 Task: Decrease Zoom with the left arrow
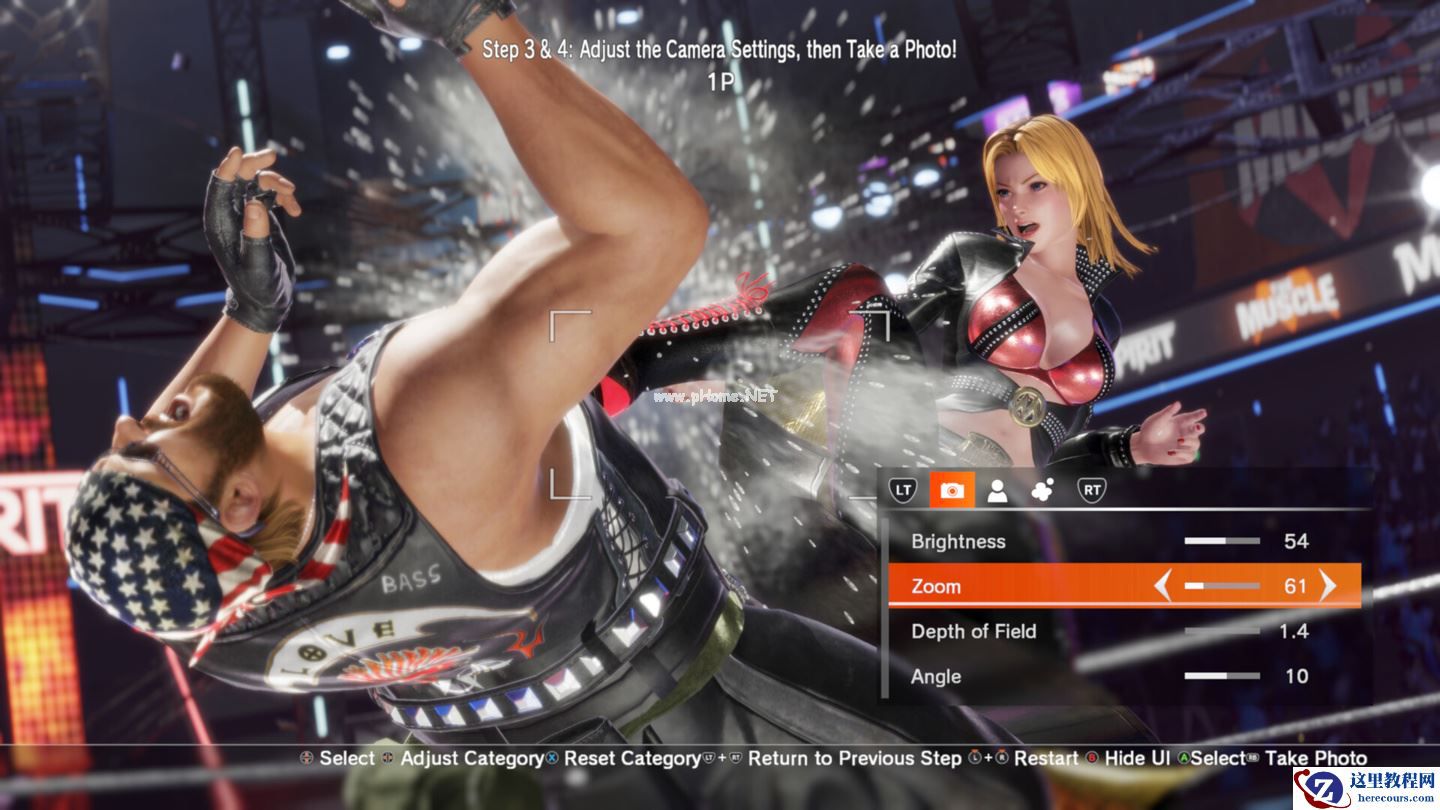coord(1162,586)
